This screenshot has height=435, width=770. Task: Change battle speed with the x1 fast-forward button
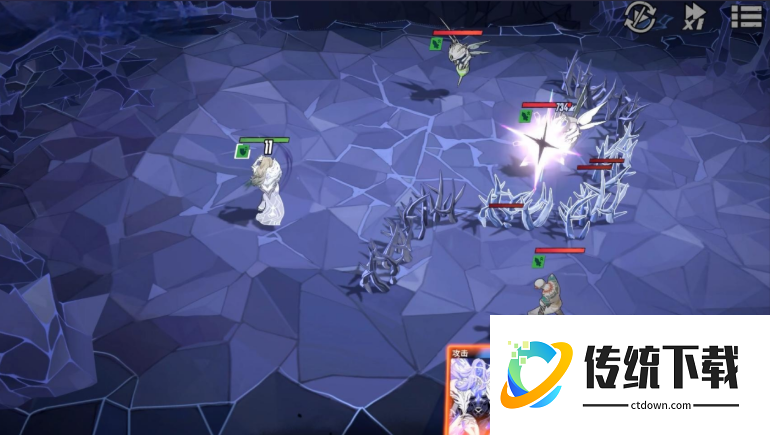(x=694, y=16)
